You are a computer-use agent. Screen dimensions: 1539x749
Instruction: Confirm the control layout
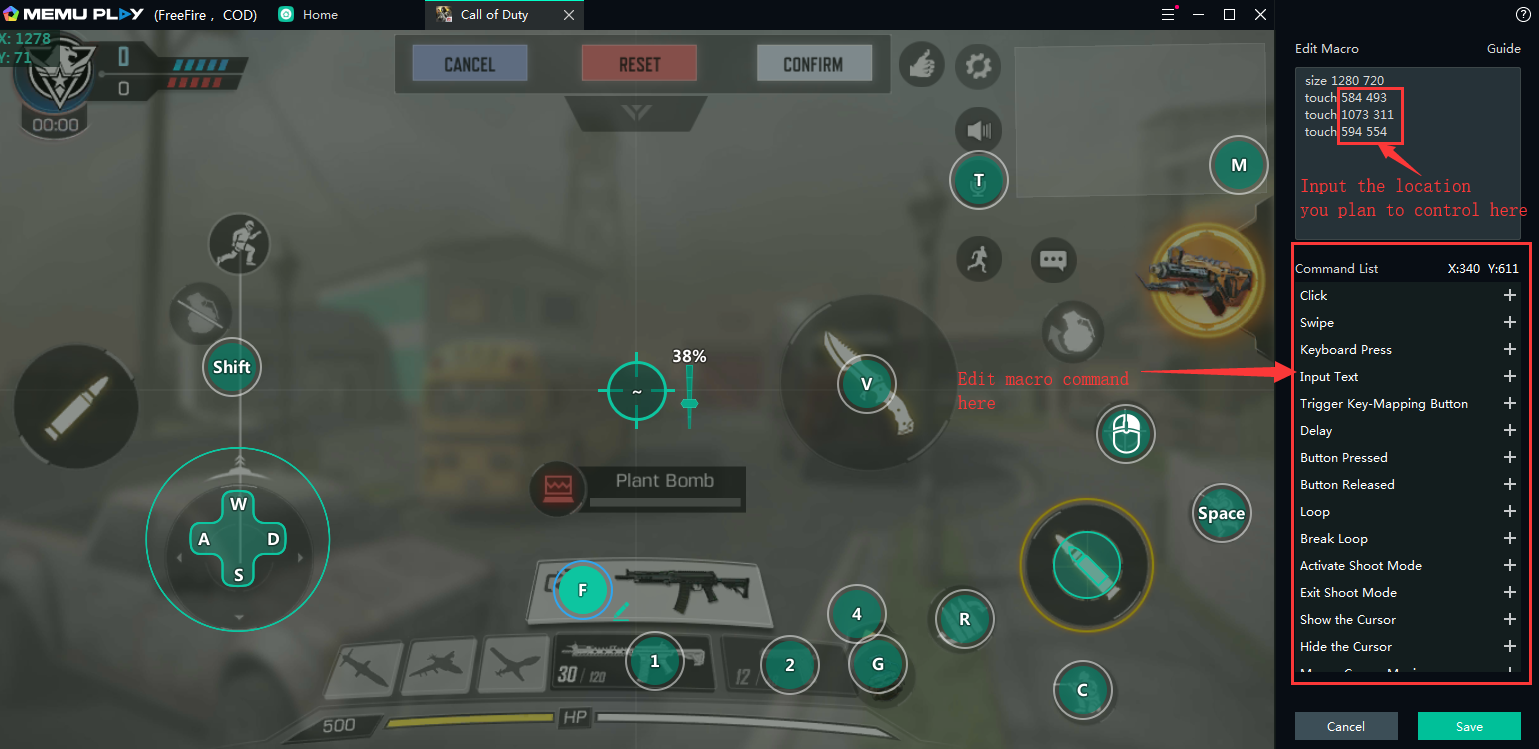pos(813,64)
